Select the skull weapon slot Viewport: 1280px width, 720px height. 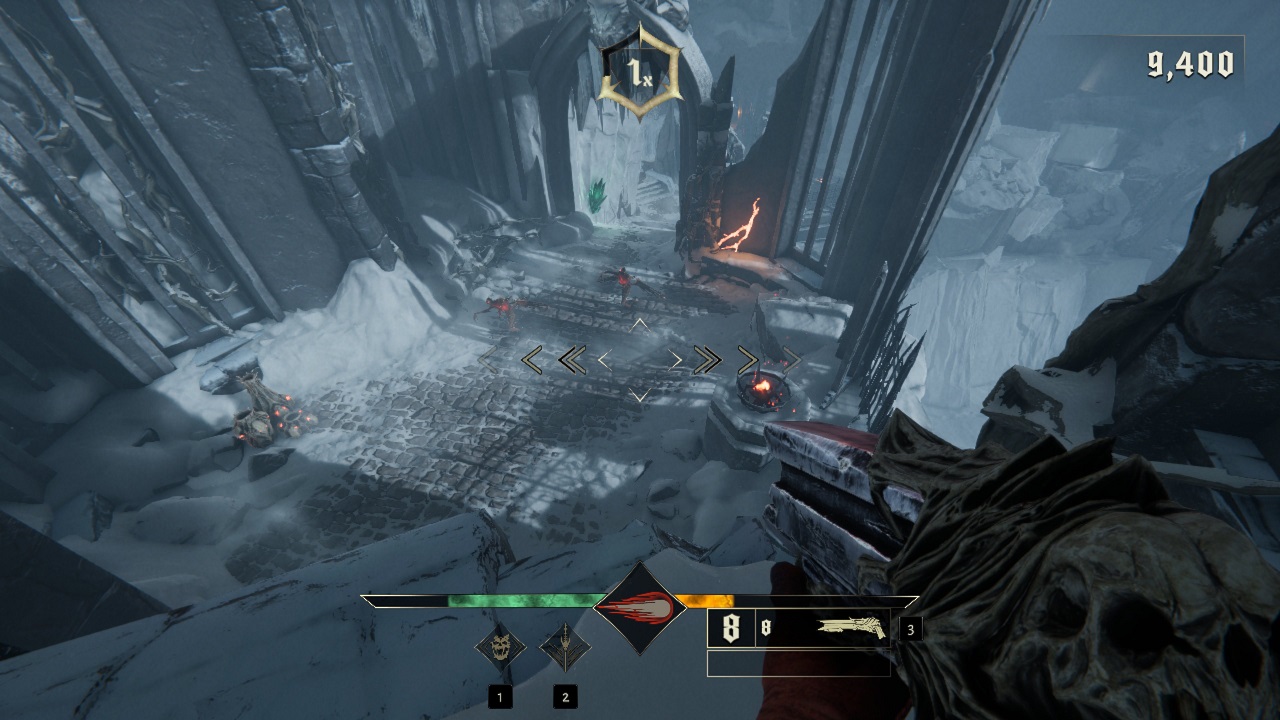pos(500,647)
